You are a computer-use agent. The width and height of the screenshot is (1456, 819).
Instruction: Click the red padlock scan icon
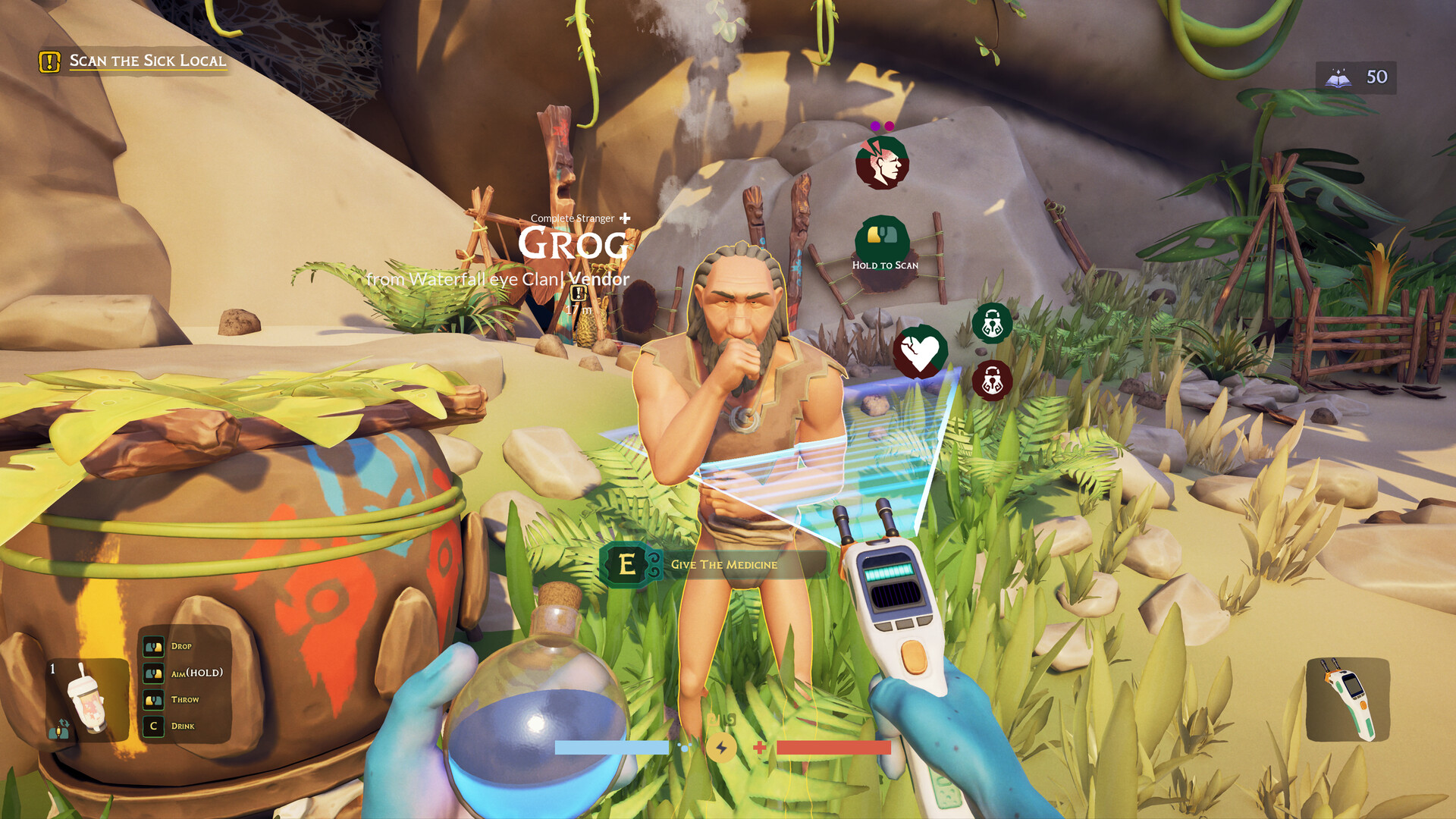click(x=992, y=381)
